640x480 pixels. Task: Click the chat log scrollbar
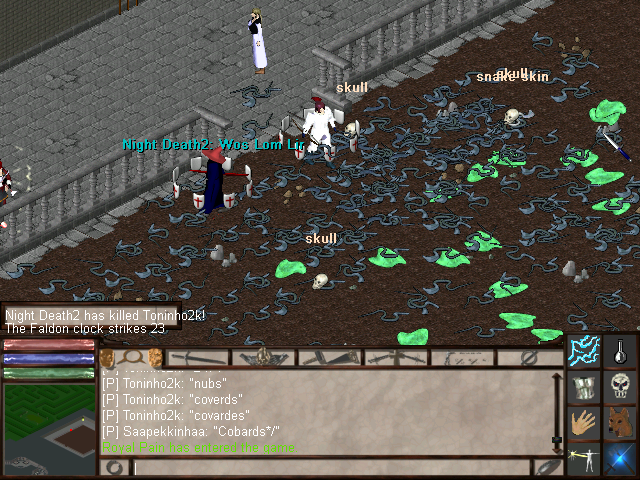(x=557, y=410)
